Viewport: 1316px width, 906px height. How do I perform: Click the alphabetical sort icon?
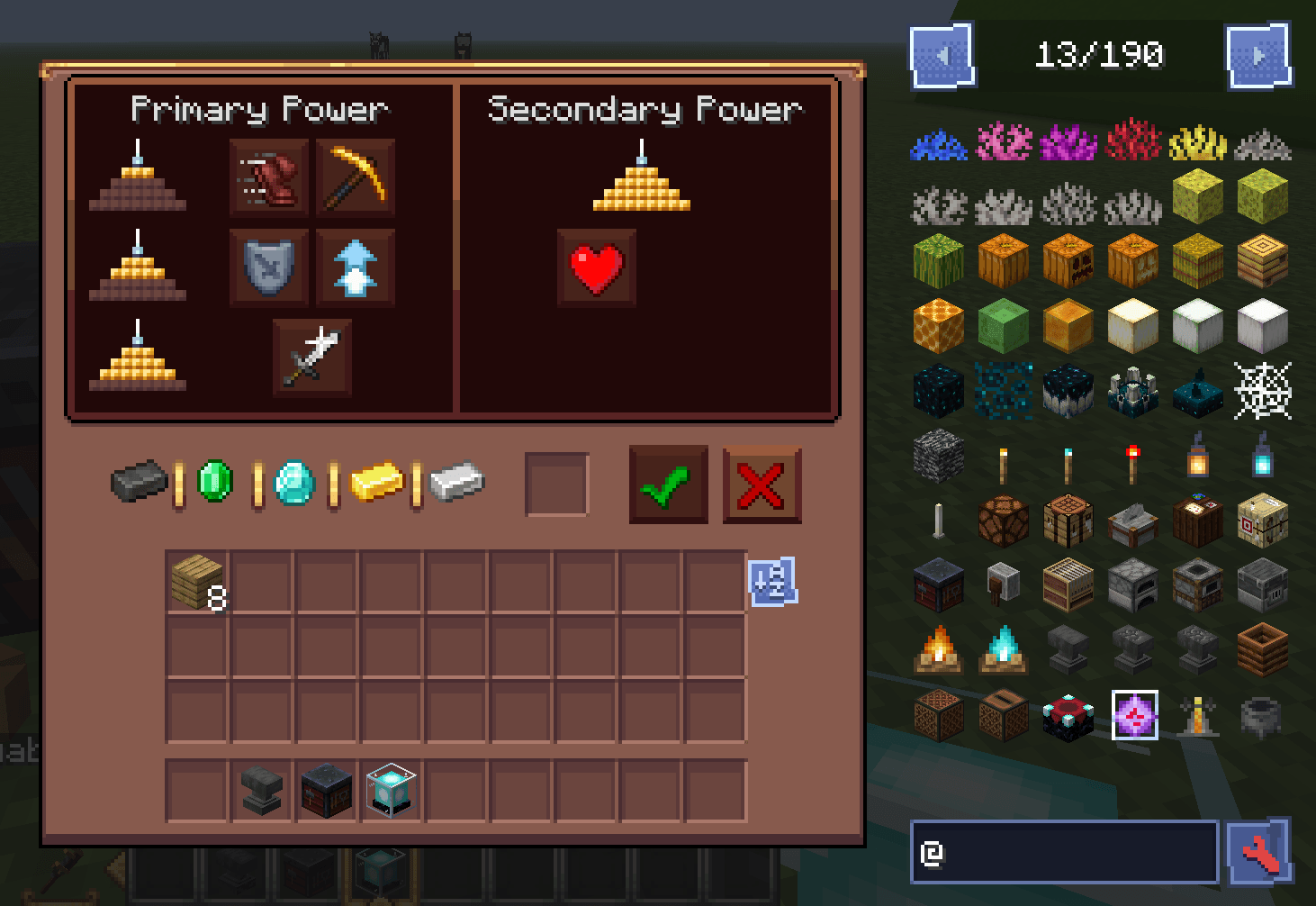773,584
